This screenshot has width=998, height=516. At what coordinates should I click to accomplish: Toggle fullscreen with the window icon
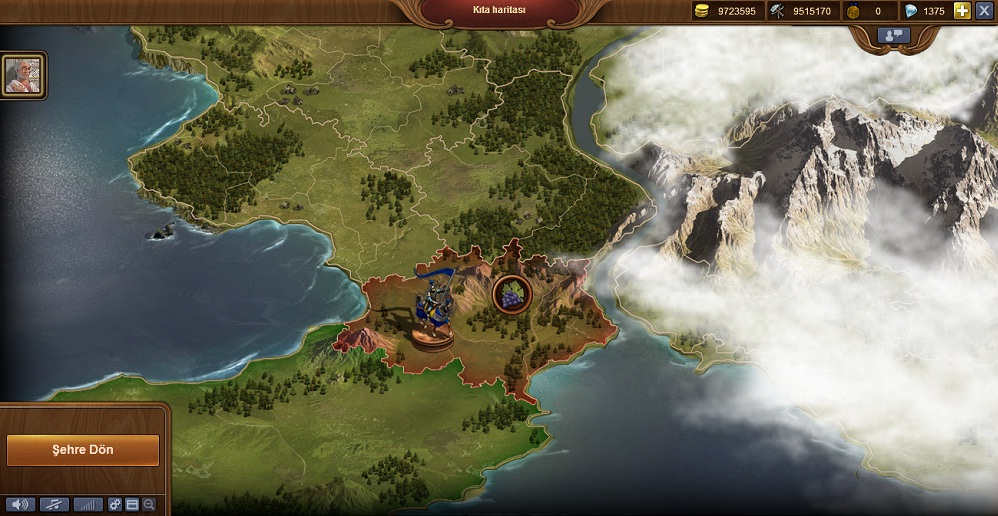tap(132, 504)
